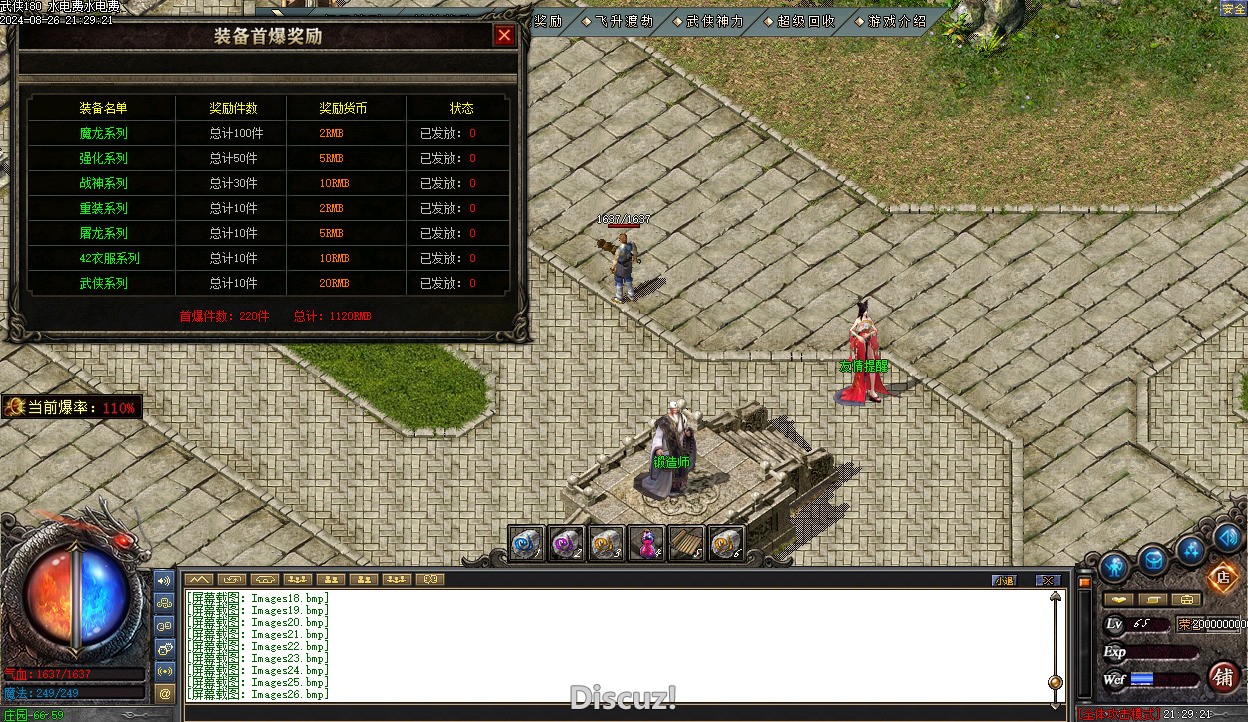Open the skills sparkle icon
Screen dimensions: 1248x722
[x=1190, y=548]
